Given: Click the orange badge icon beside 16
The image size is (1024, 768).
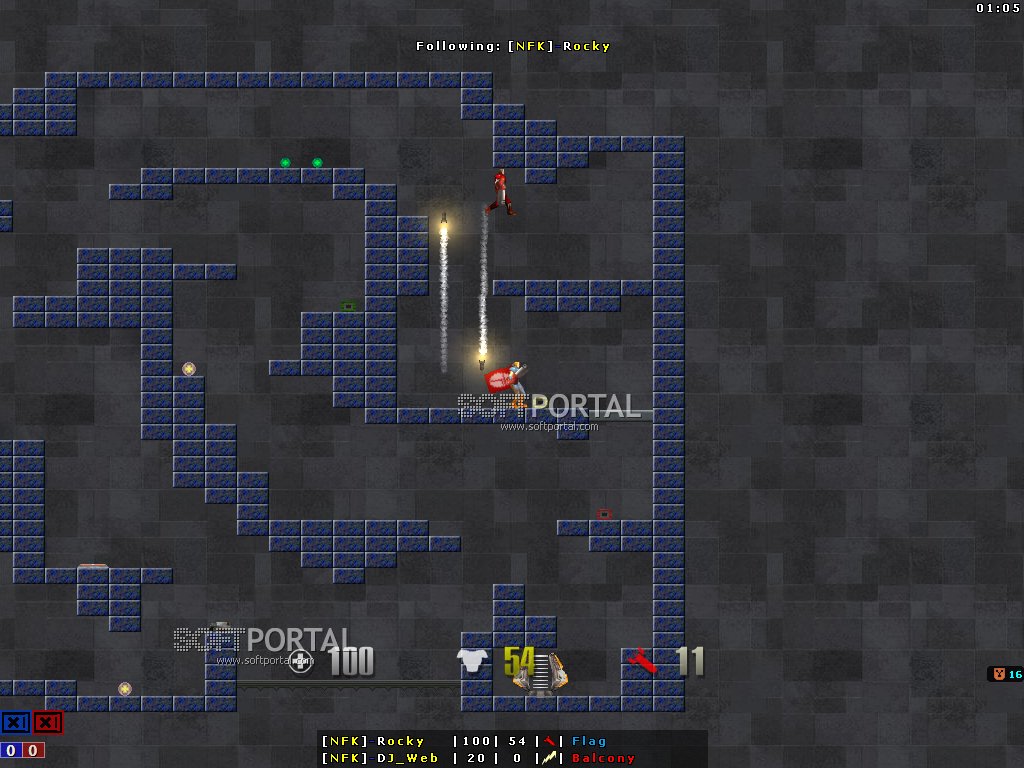Looking at the screenshot, I should click(997, 674).
